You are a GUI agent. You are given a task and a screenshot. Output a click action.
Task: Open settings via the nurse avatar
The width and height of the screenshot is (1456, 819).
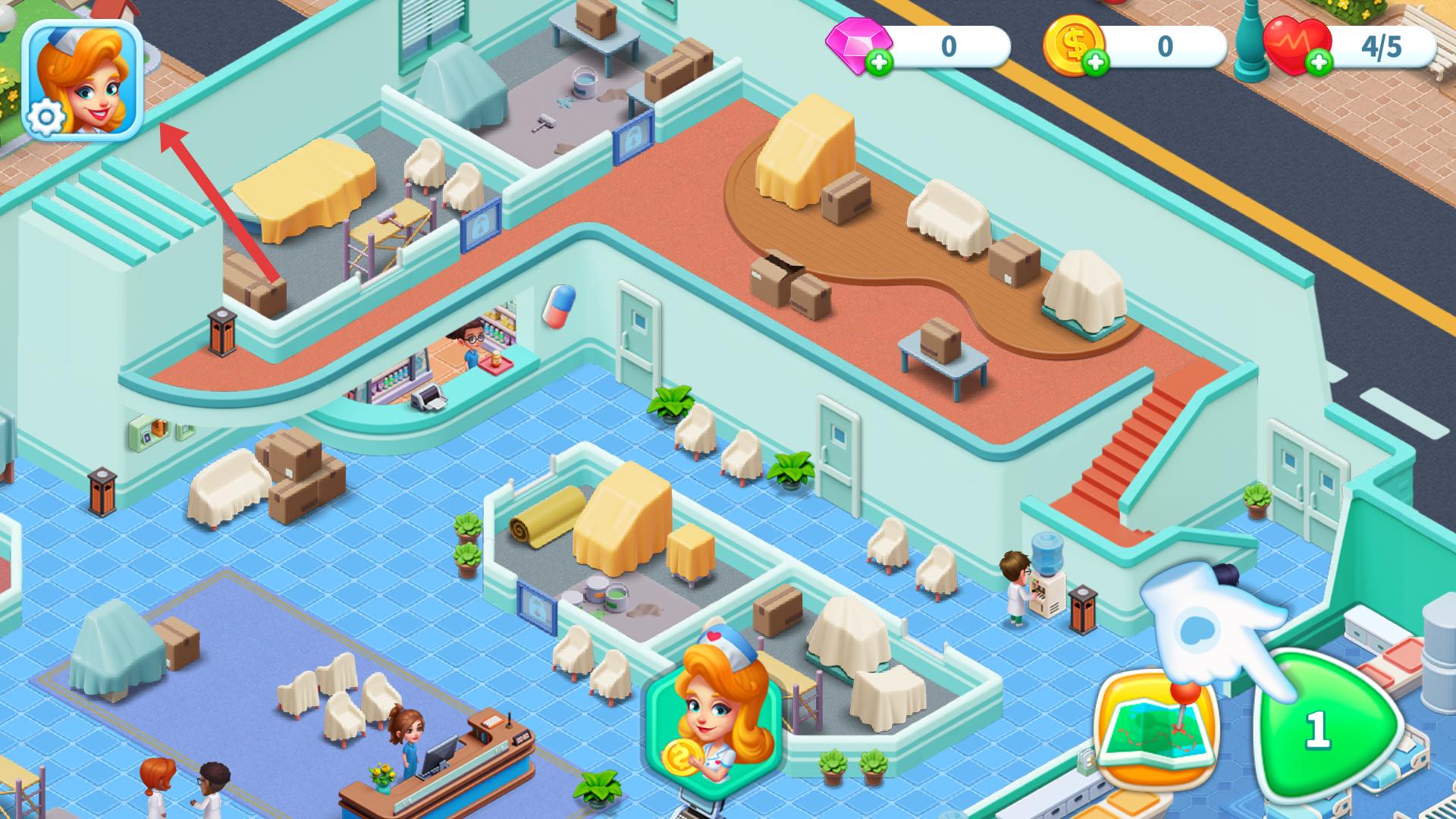point(83,80)
